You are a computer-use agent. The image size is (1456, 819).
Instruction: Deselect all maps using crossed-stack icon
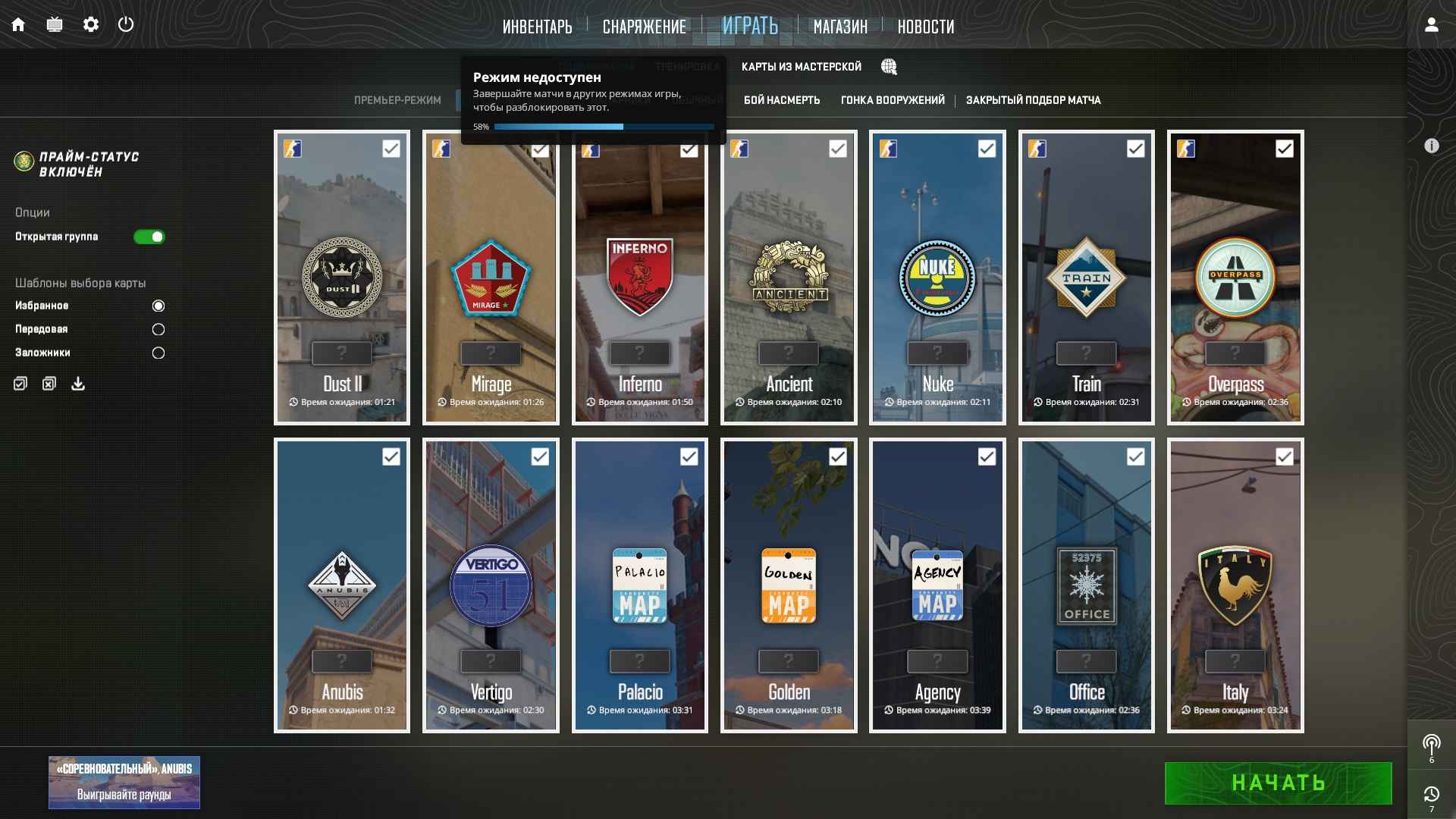(49, 384)
